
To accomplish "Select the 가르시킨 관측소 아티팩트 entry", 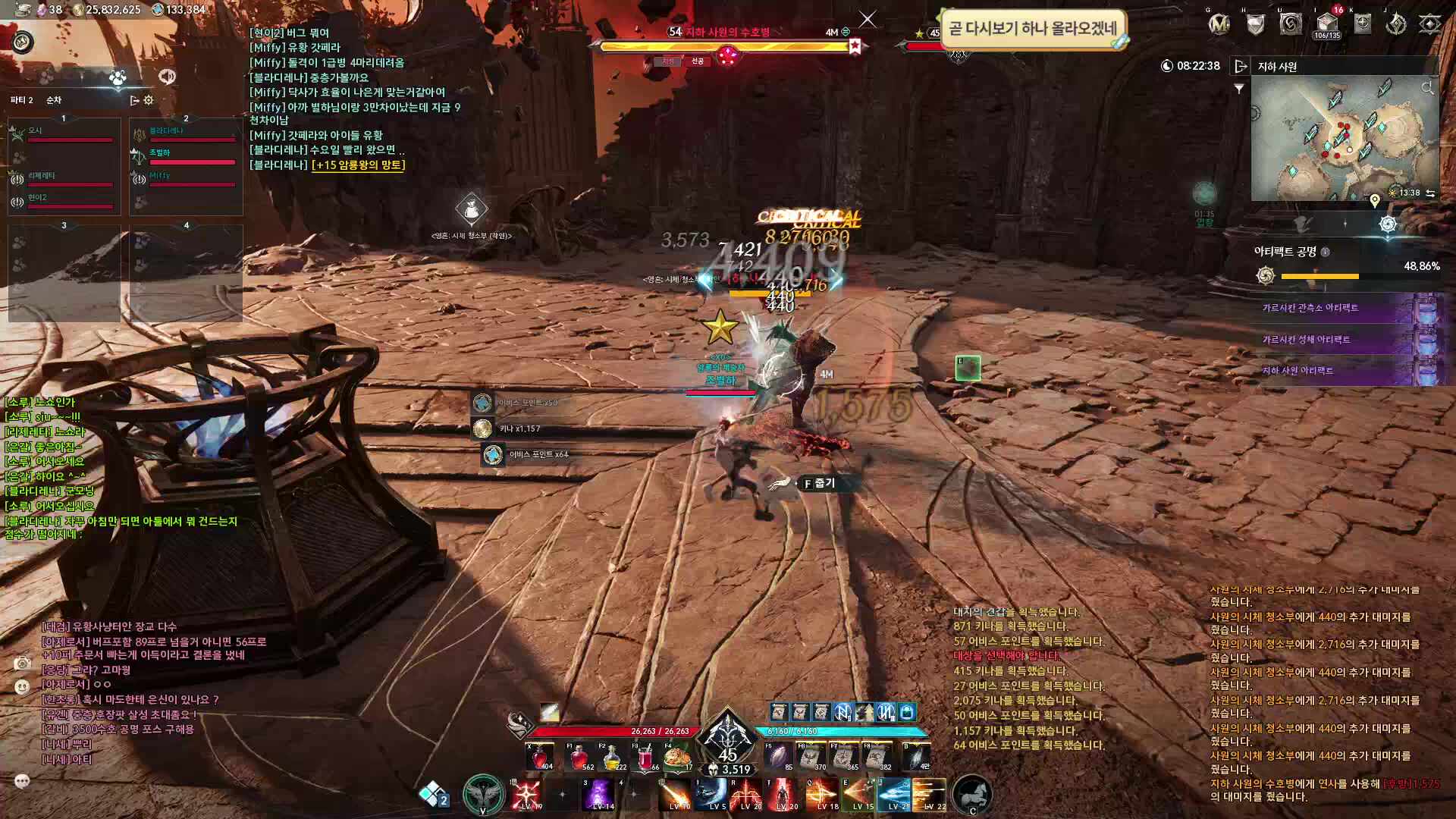I will (1310, 308).
